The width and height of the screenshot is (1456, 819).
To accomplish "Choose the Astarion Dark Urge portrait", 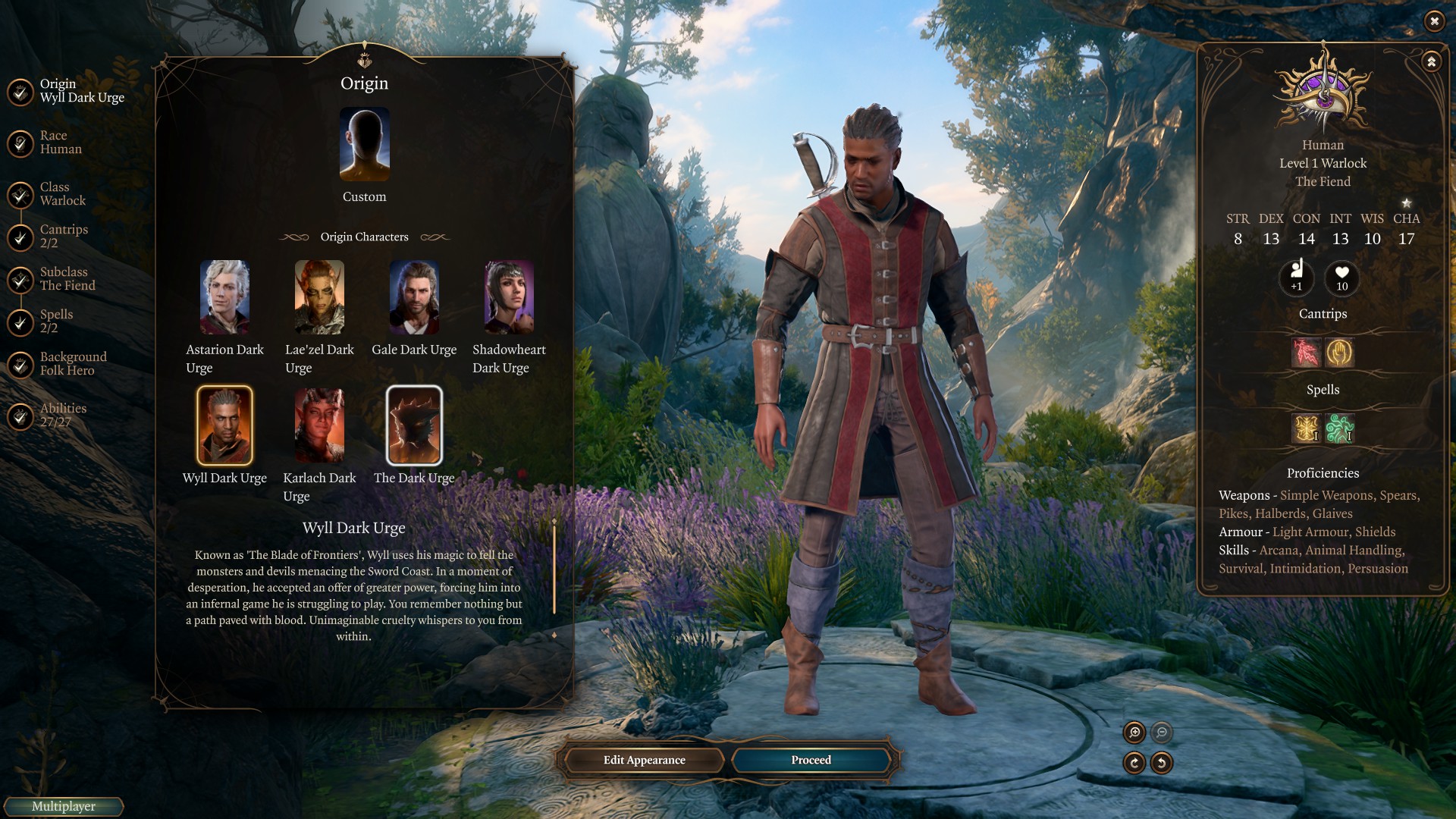I will (x=224, y=297).
